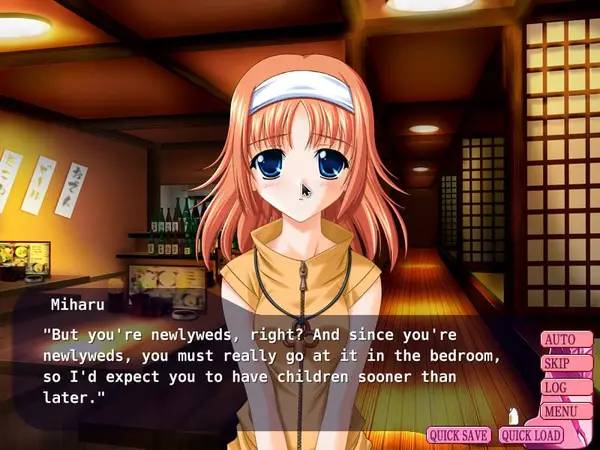Enable AUTO text advance mode

click(560, 340)
